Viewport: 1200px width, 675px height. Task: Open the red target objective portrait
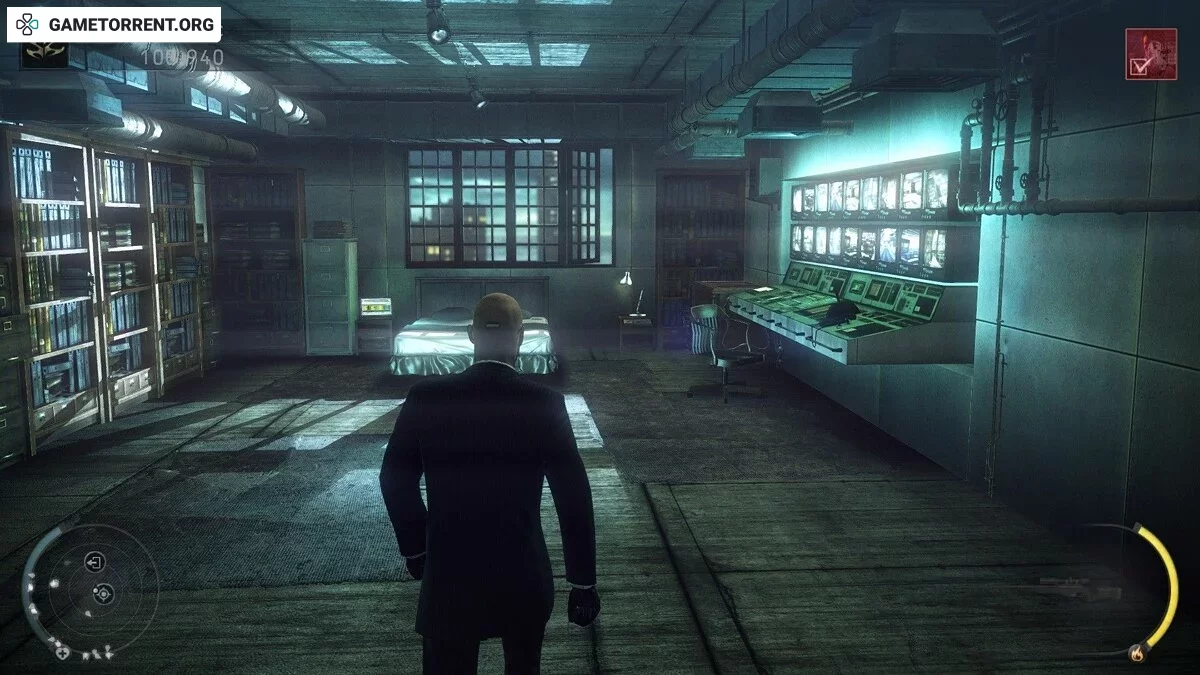point(1150,53)
